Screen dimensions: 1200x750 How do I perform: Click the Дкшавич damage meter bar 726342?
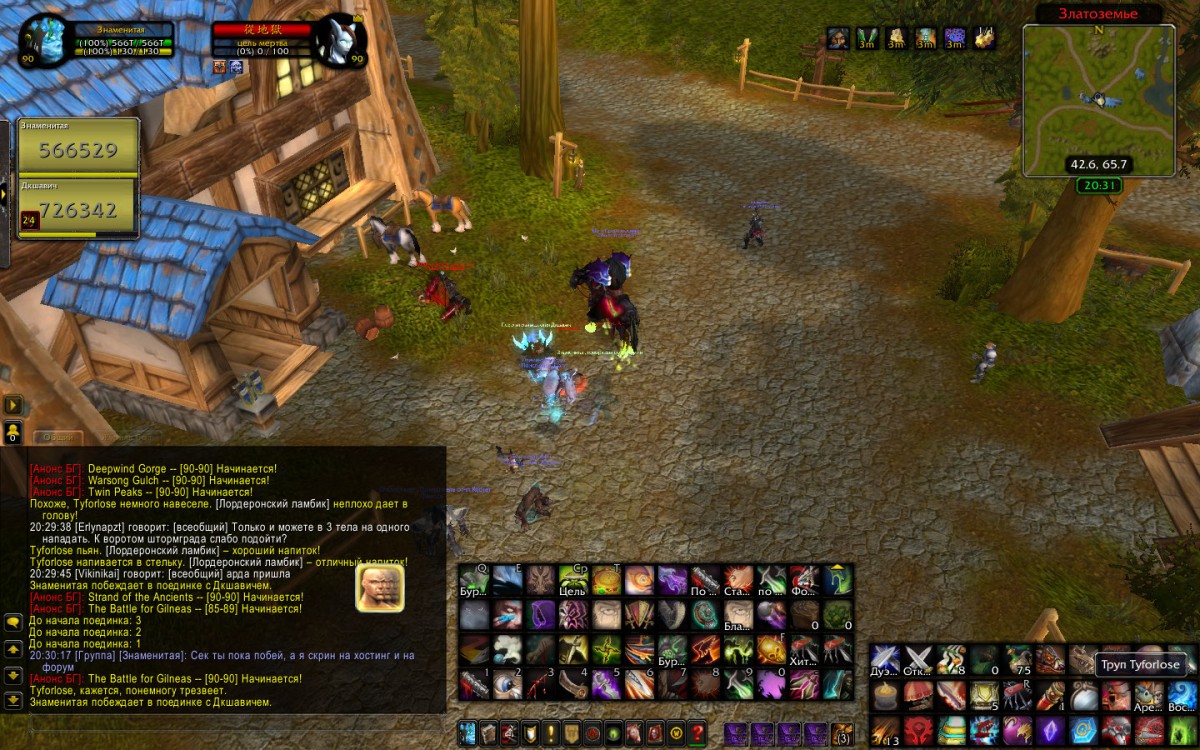click(78, 208)
